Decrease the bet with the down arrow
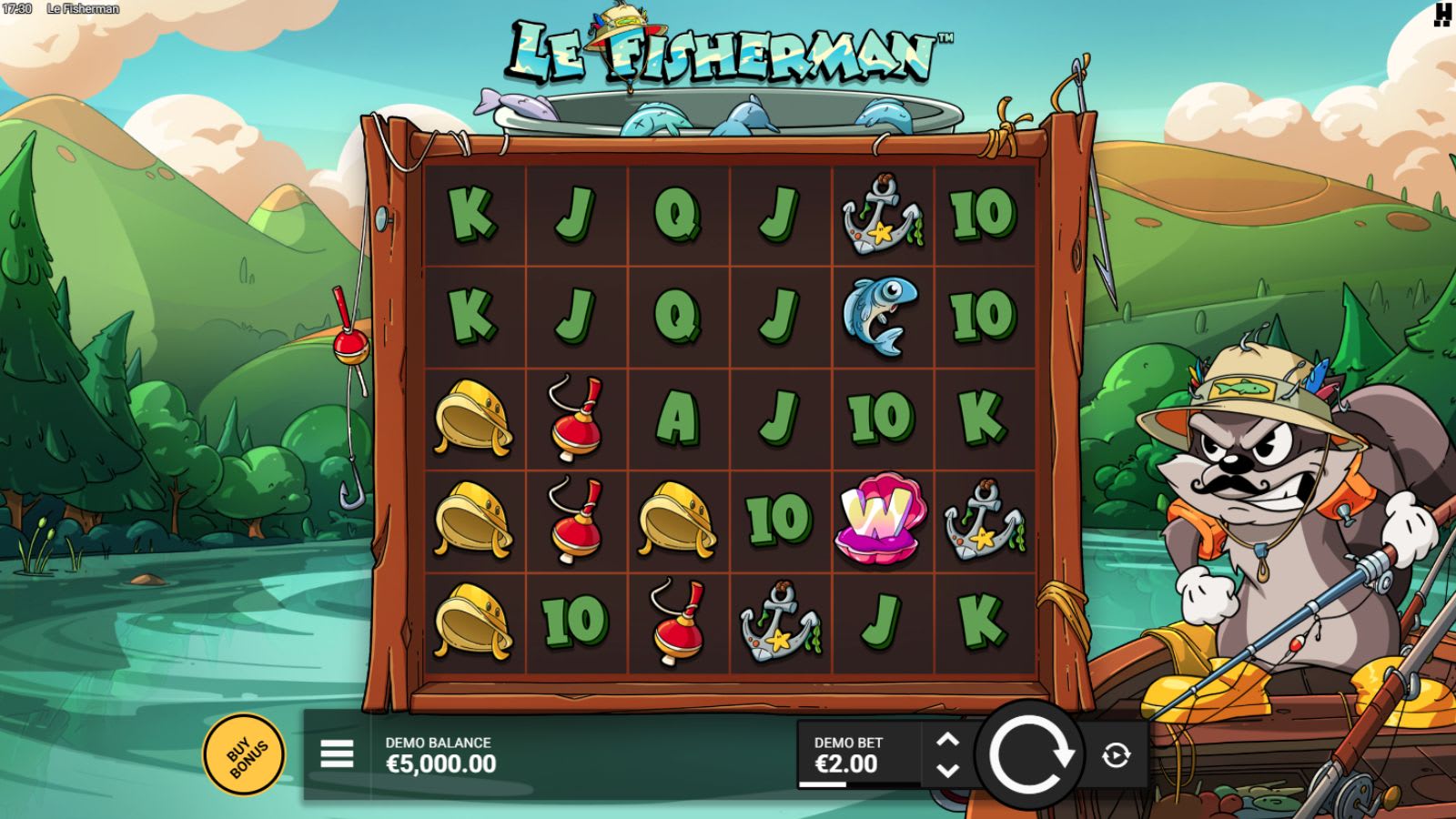 tap(948, 770)
